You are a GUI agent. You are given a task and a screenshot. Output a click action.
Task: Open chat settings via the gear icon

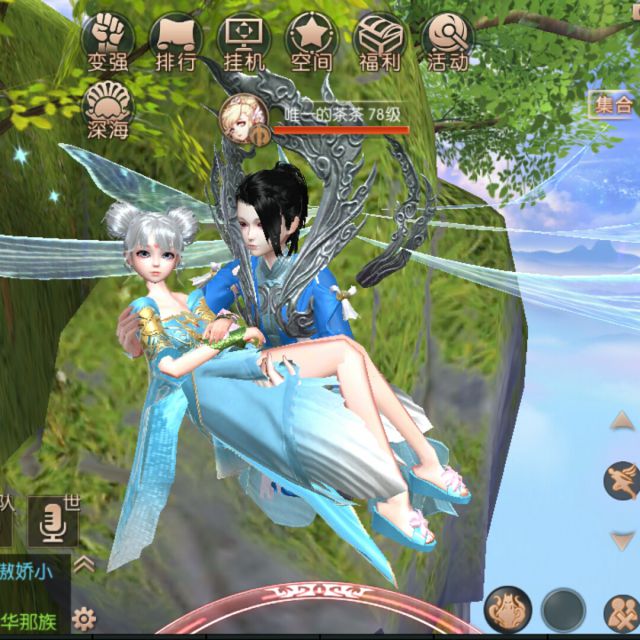point(86,617)
